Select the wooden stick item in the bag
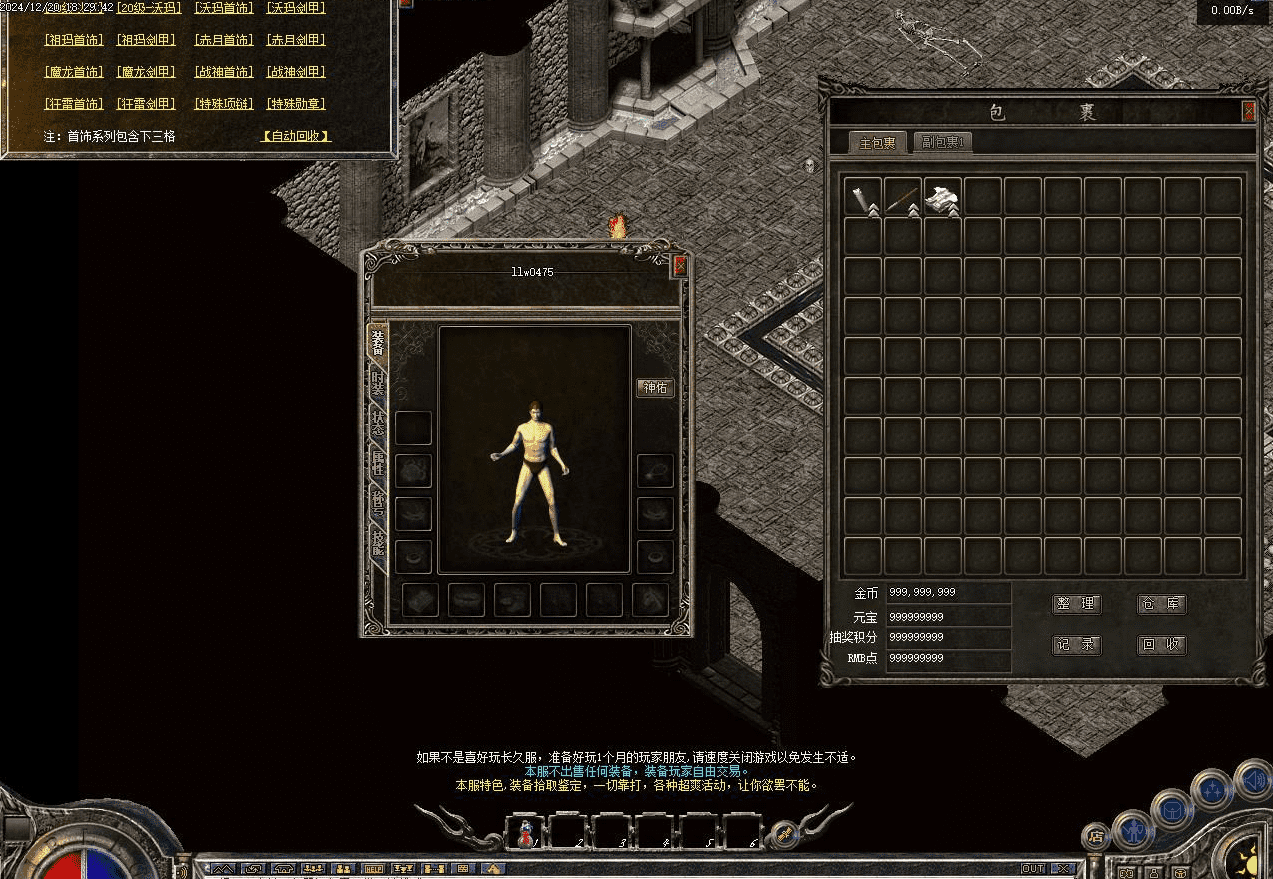The height and width of the screenshot is (879, 1273). point(902,197)
